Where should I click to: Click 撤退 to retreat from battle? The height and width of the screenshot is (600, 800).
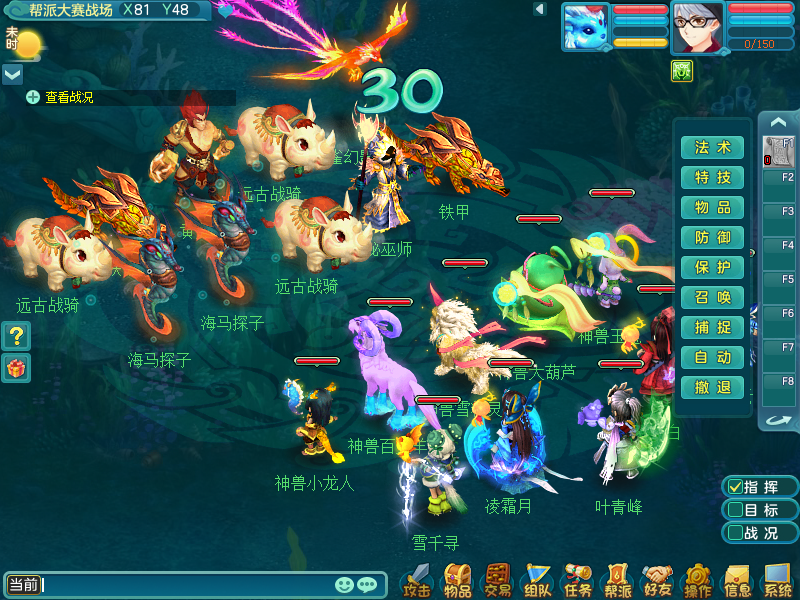(x=712, y=388)
